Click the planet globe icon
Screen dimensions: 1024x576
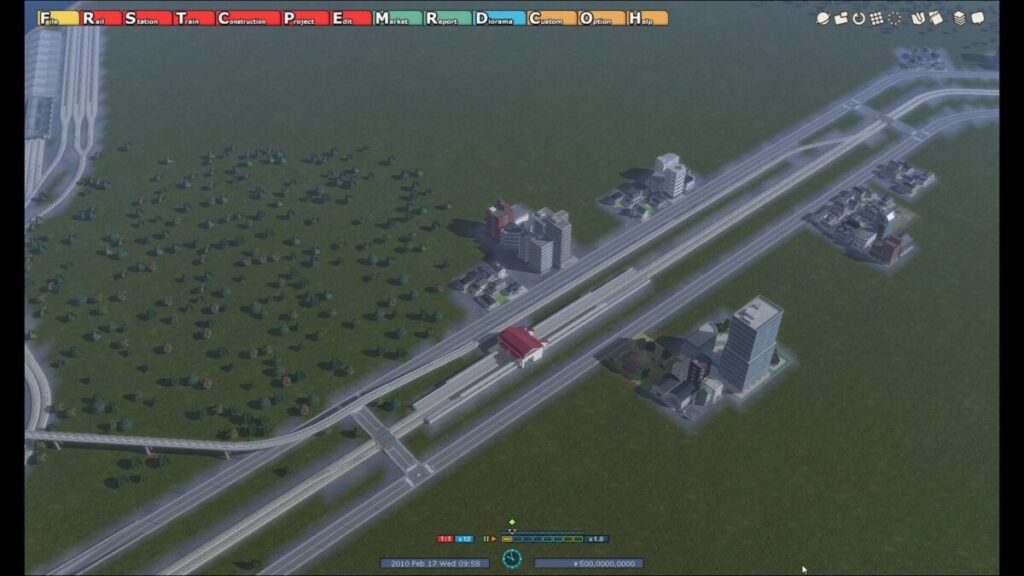[x=822, y=18]
